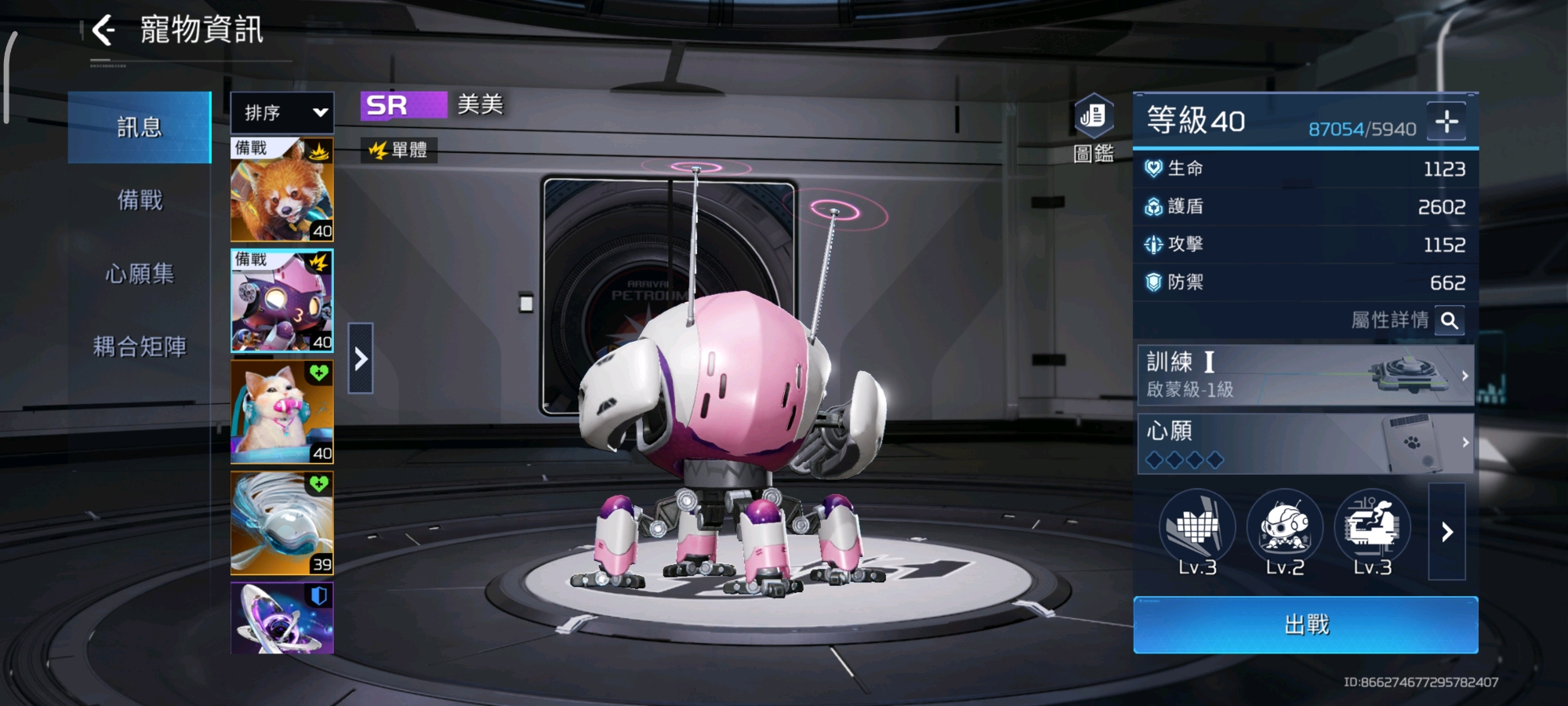Open the 訓練 training panel
Viewport: 1568px width, 706px height.
tap(1305, 375)
